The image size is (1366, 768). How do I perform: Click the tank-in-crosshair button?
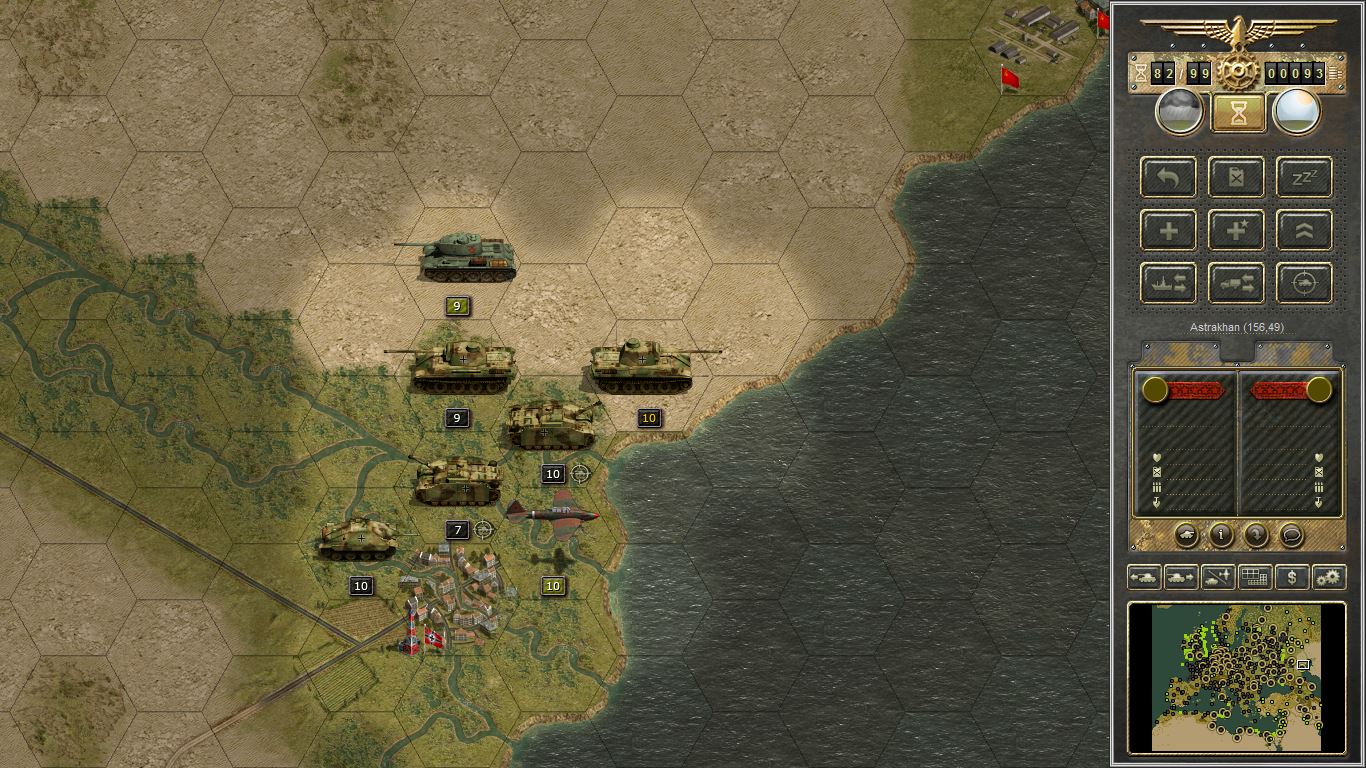(1304, 283)
